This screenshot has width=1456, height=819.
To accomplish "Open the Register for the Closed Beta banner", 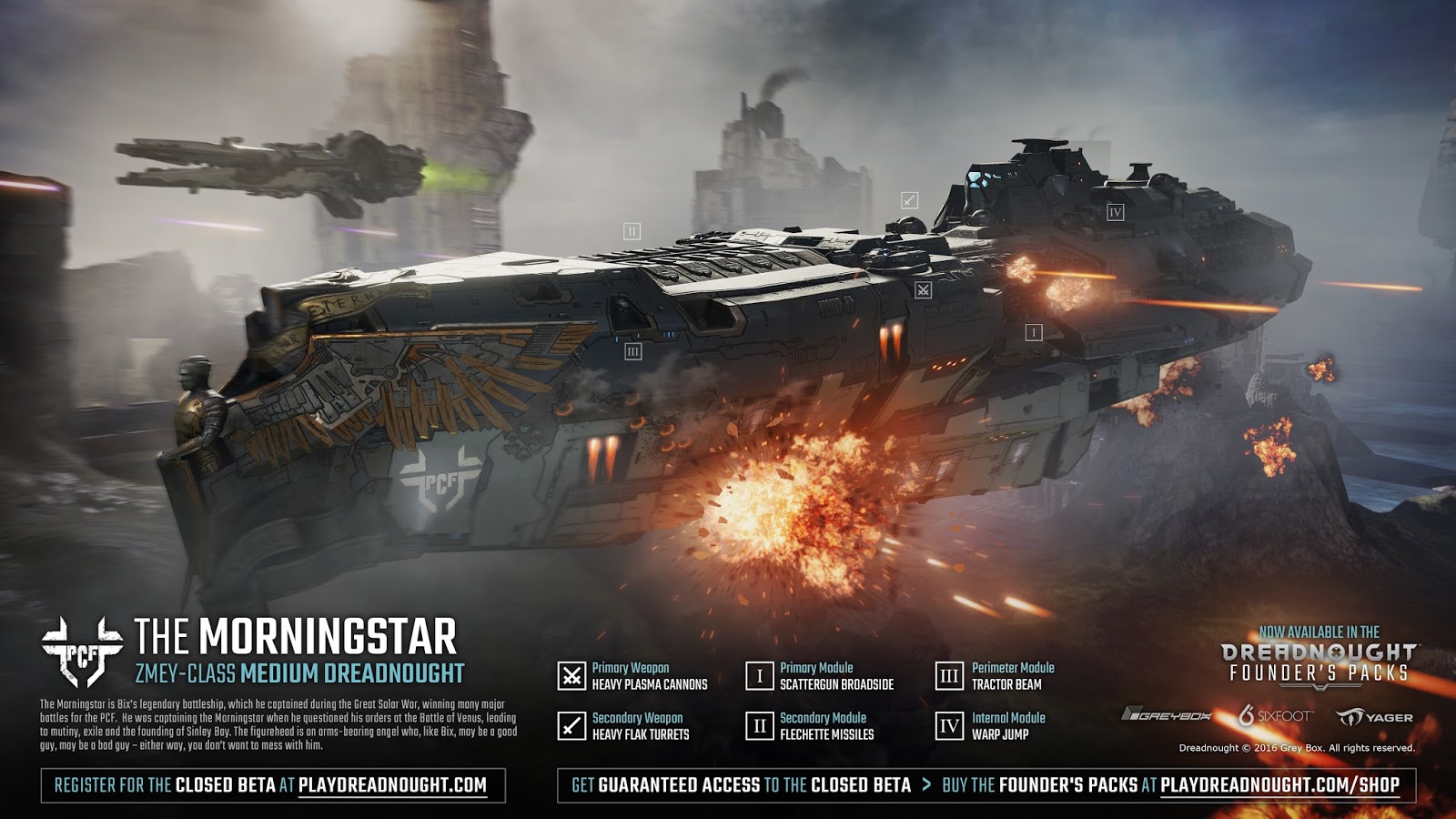I will coord(272,785).
